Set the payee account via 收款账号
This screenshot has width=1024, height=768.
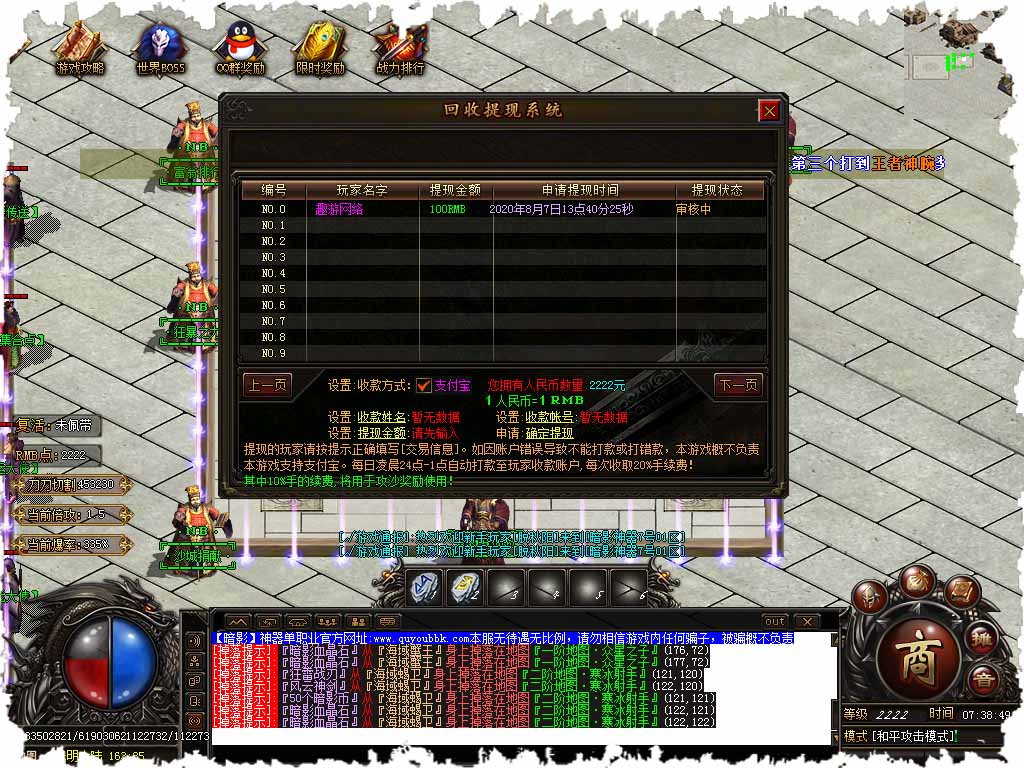(550, 417)
